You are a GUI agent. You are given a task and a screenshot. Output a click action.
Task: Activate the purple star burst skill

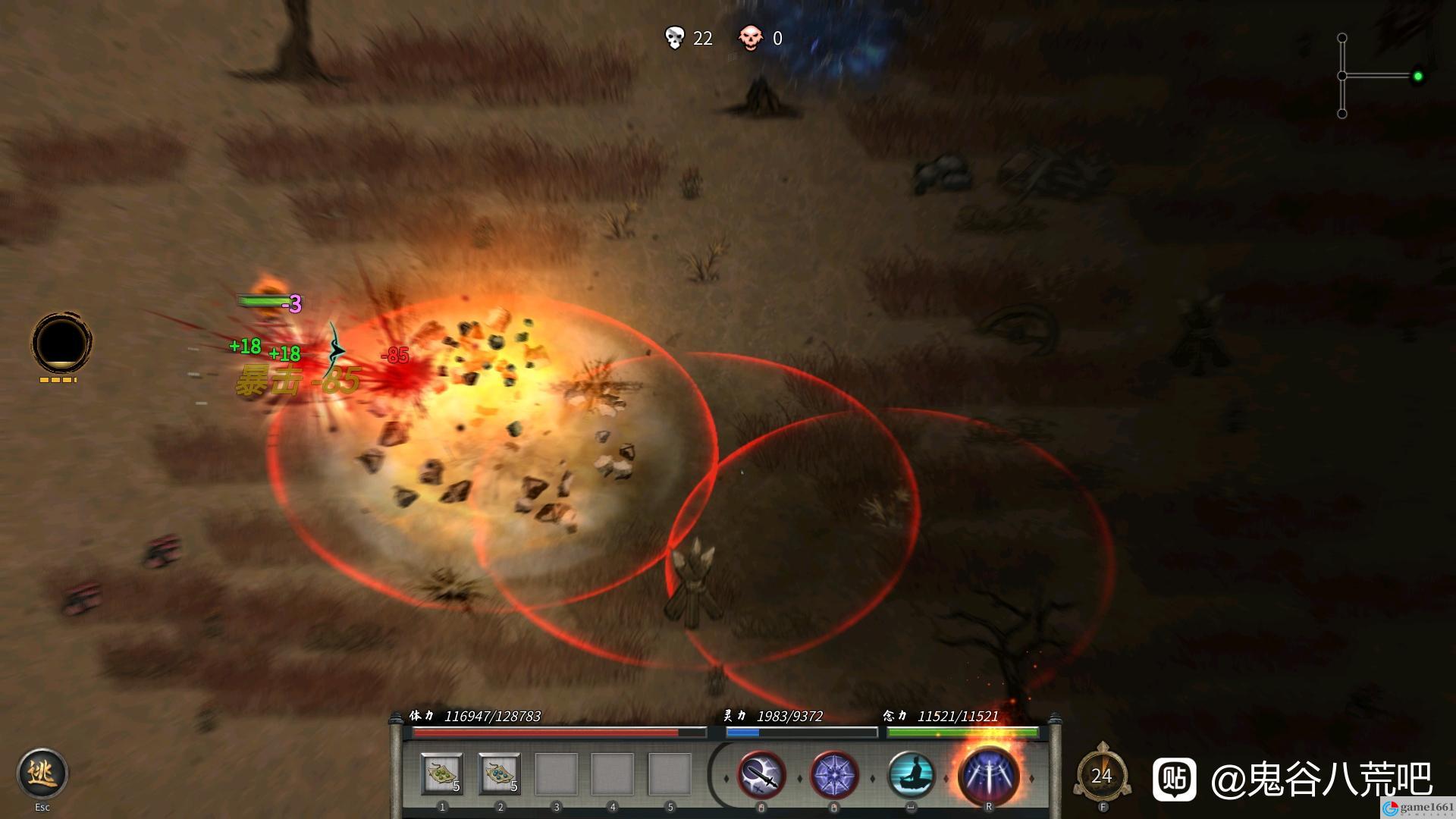coord(834,776)
